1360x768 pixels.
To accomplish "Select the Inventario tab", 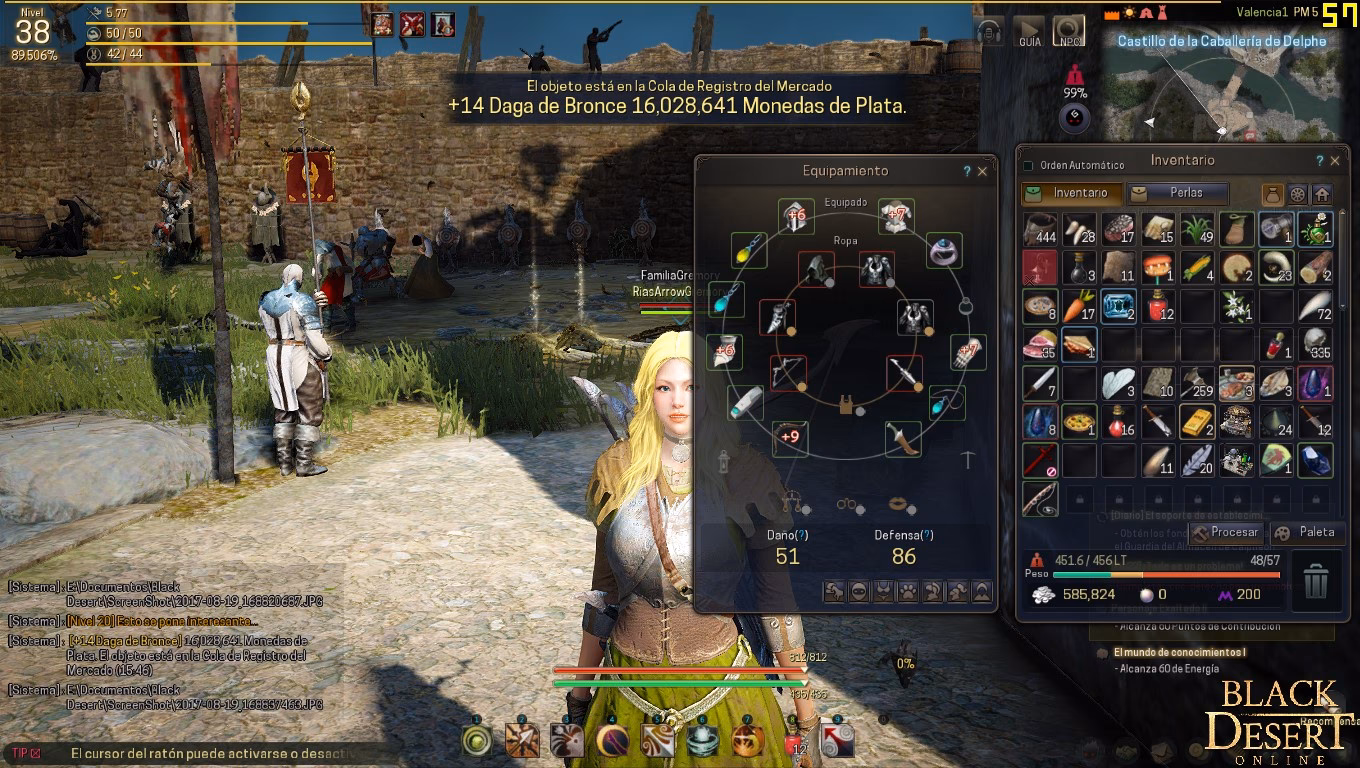I will (x=1071, y=192).
